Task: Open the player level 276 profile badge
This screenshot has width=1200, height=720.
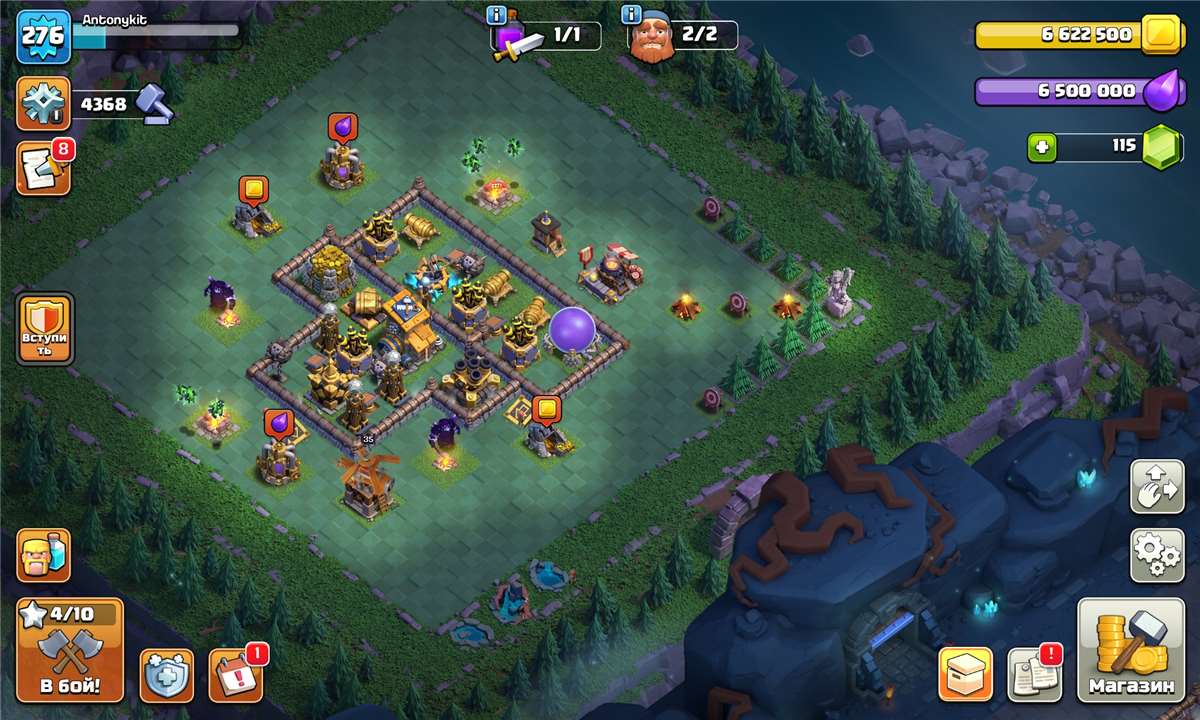Action: tap(43, 37)
